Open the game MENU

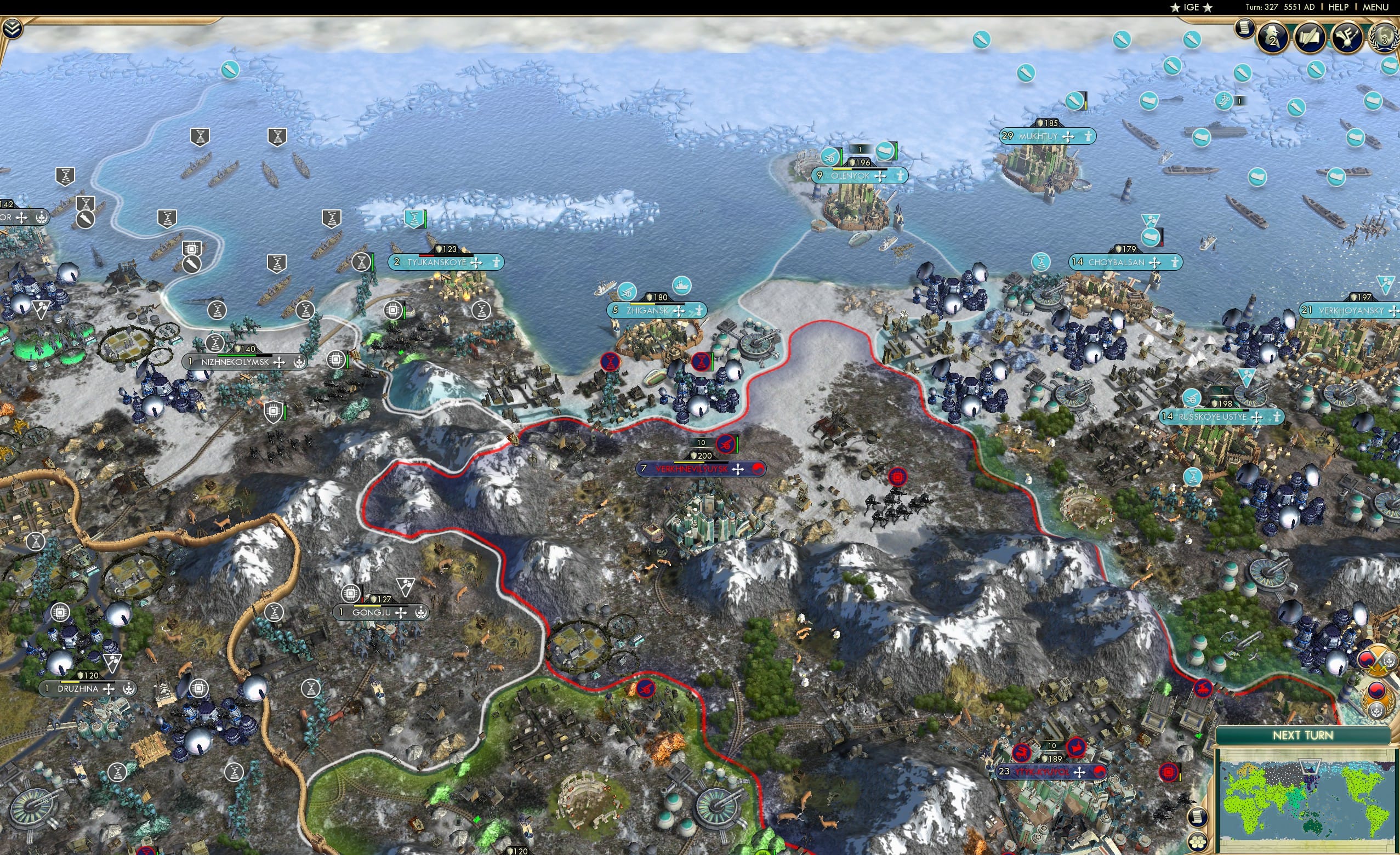point(1375,7)
